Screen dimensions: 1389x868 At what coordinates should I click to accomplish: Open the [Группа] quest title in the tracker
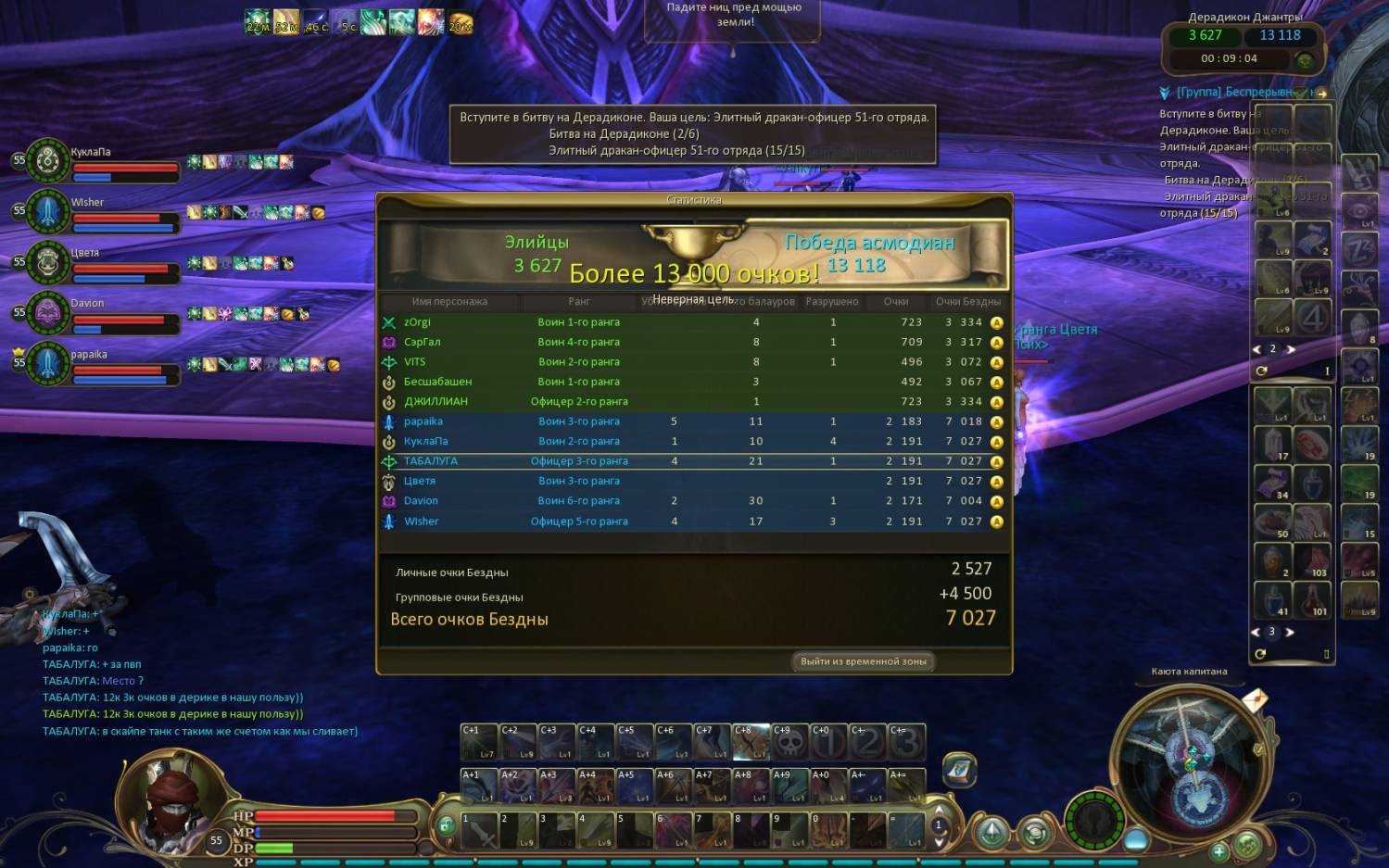pos(1232,93)
